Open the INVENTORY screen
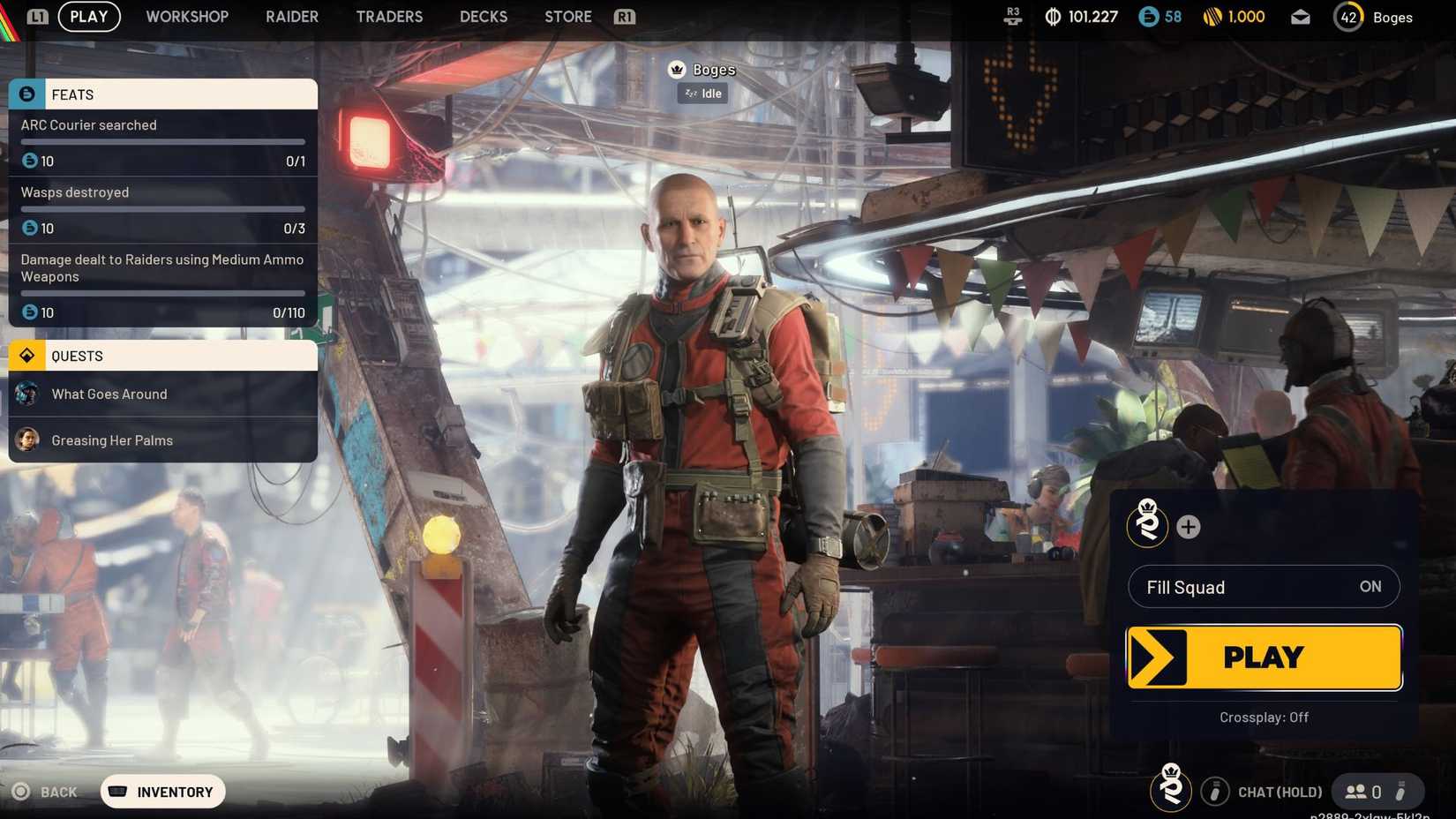 162,792
